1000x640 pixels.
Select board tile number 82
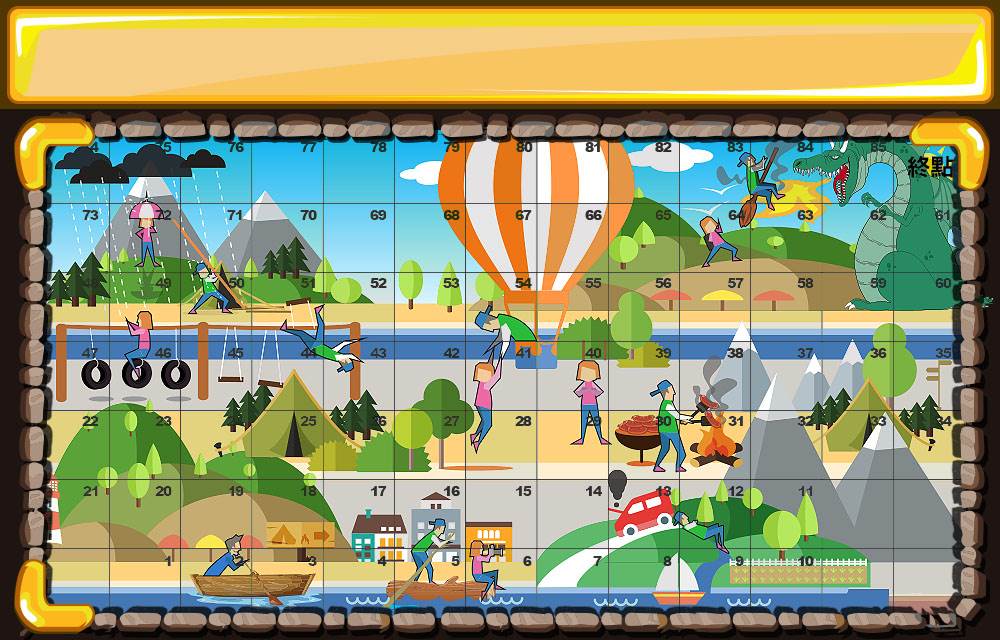pyautogui.click(x=663, y=147)
